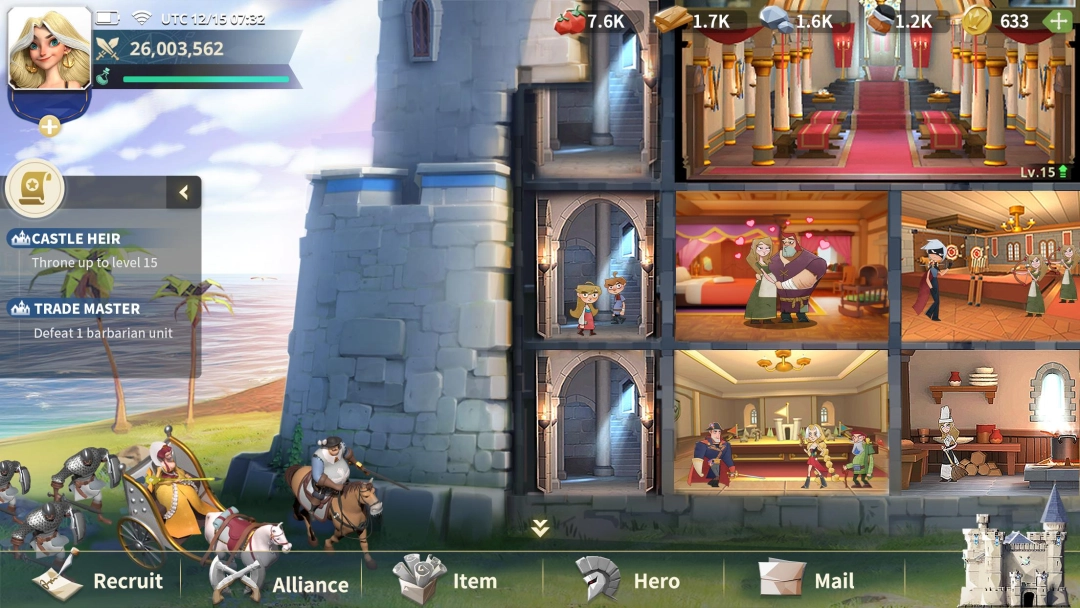The height and width of the screenshot is (608, 1080).
Task: Collapse the quest panel with arrow button
Action: pos(184,193)
